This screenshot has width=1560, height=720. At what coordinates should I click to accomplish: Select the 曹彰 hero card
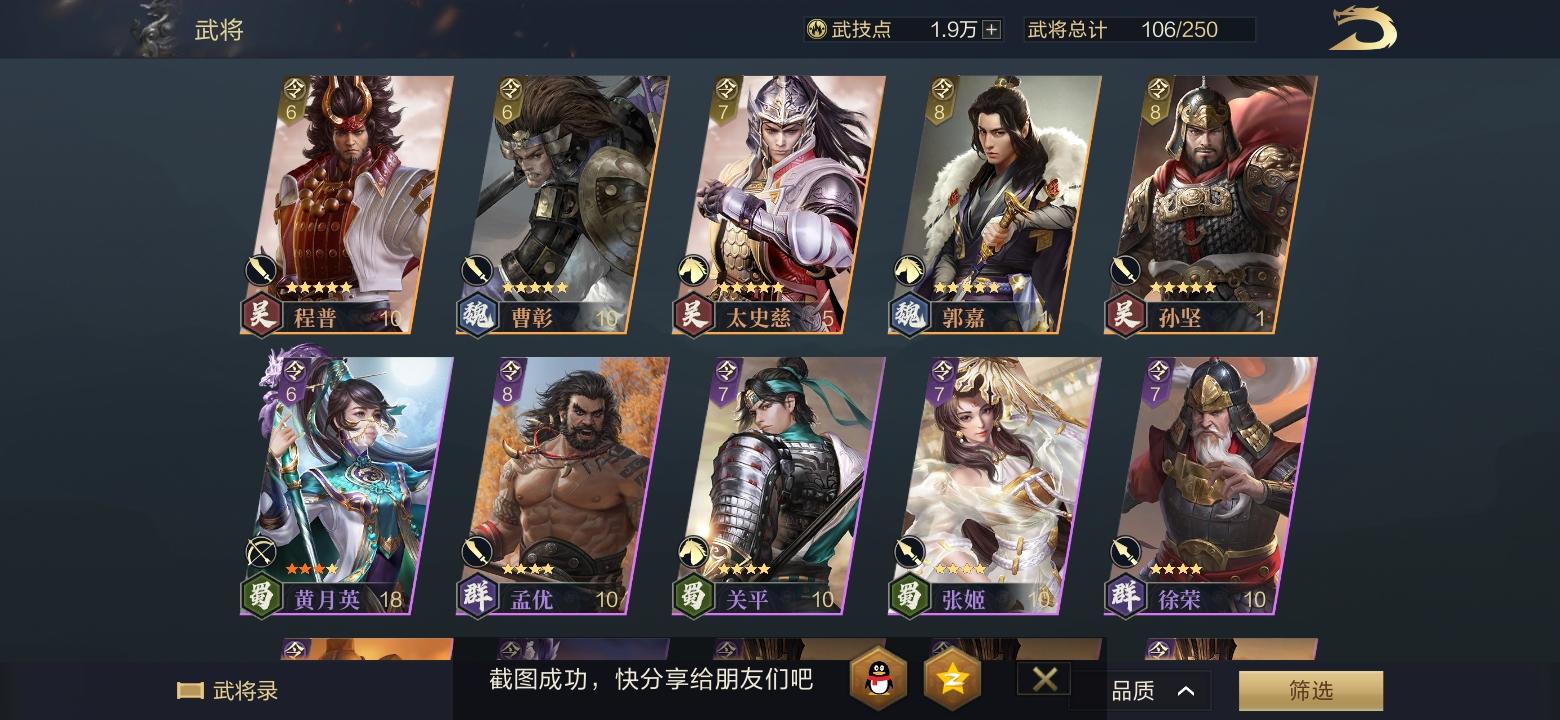tap(565, 200)
